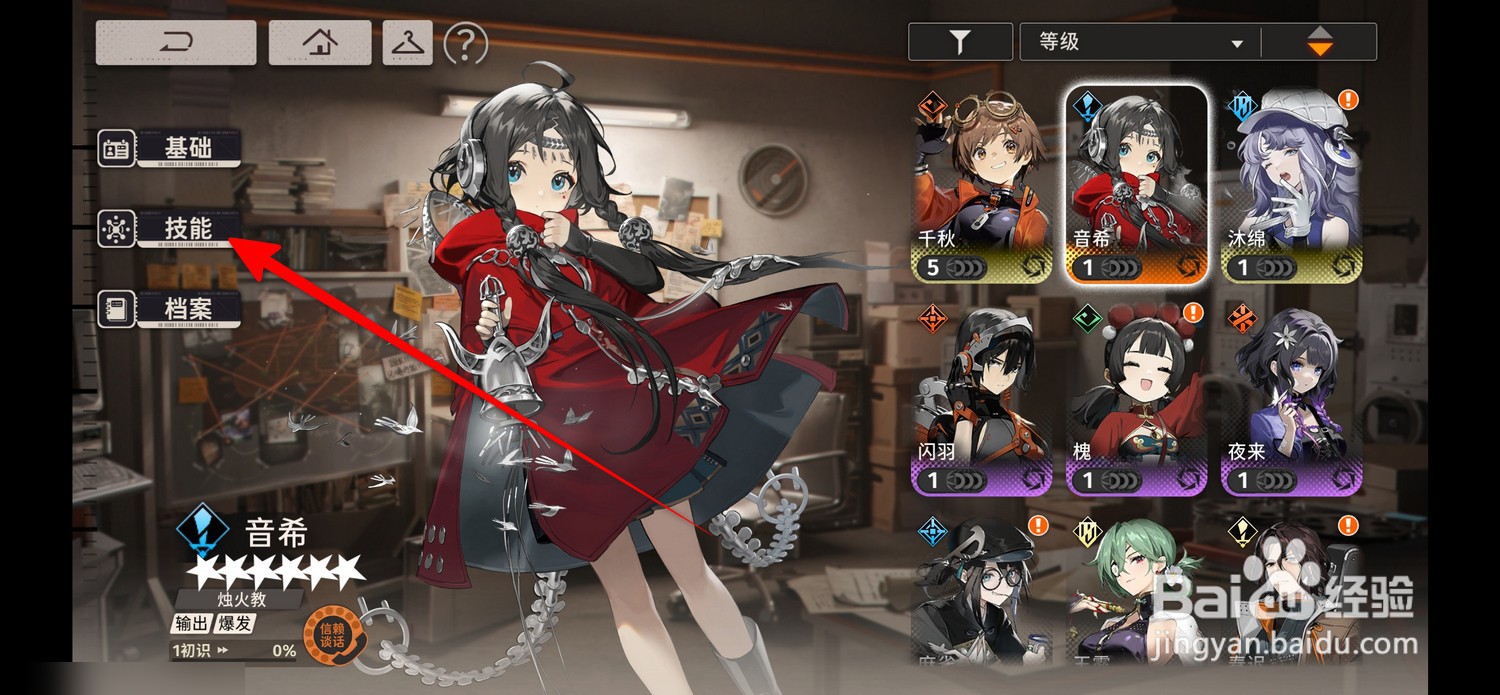Pick the 闪羽 character card
The height and width of the screenshot is (695, 1500).
(983, 400)
